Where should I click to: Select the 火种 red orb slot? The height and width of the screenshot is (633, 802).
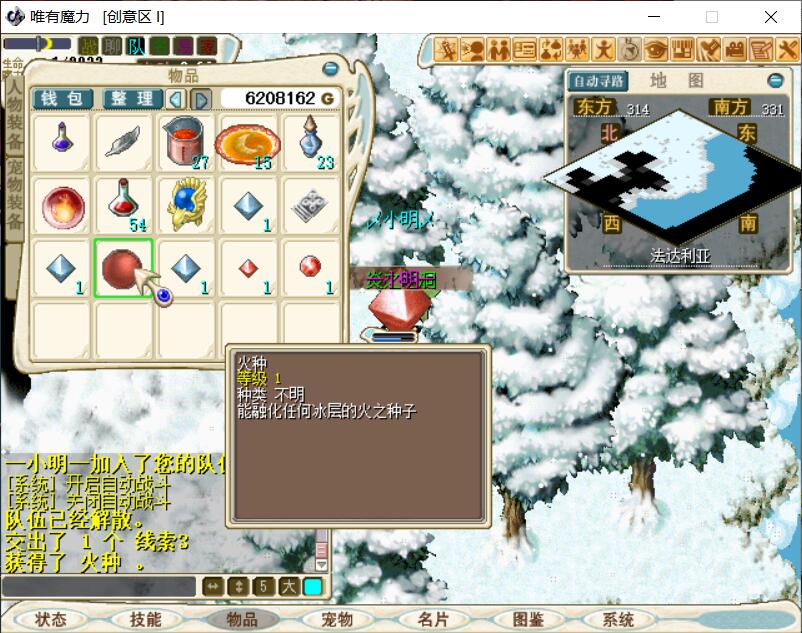tap(123, 268)
